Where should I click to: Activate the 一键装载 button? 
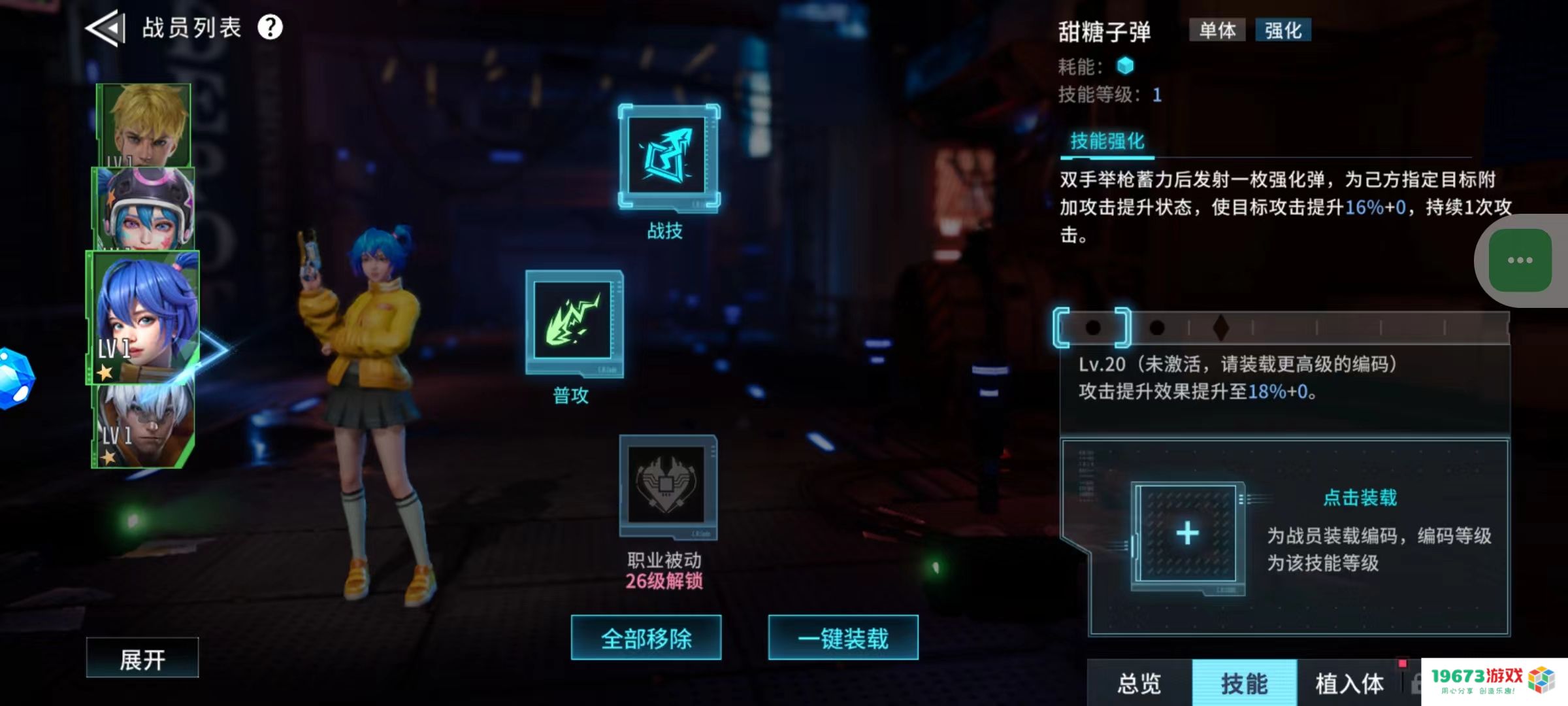pyautogui.click(x=843, y=638)
